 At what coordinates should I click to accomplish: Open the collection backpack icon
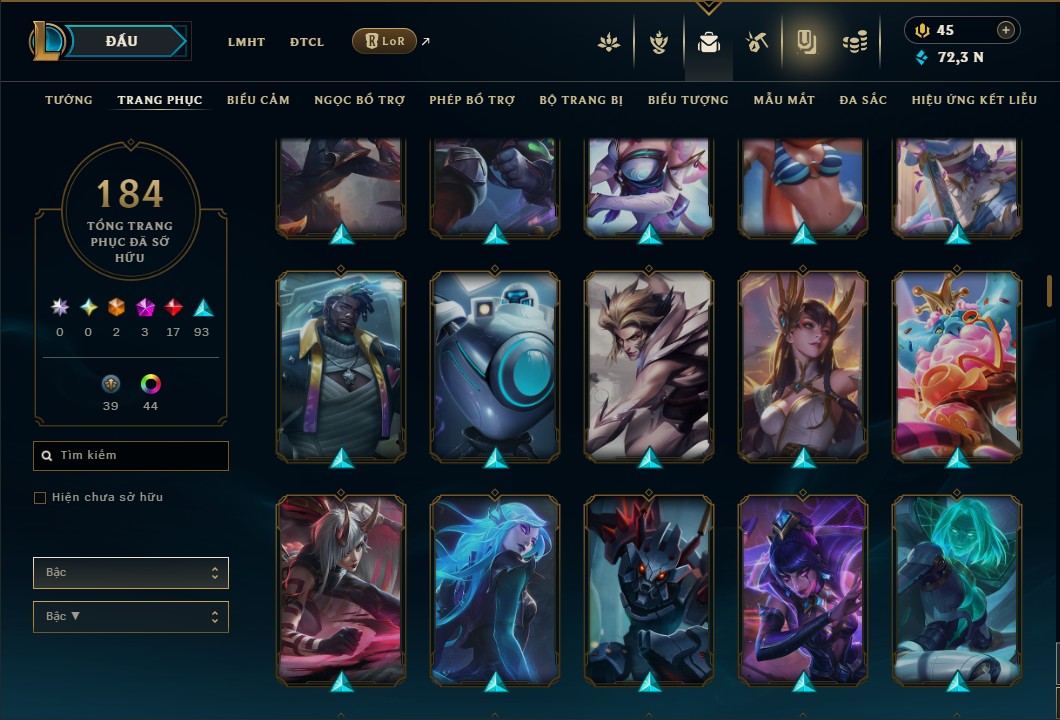pos(709,42)
